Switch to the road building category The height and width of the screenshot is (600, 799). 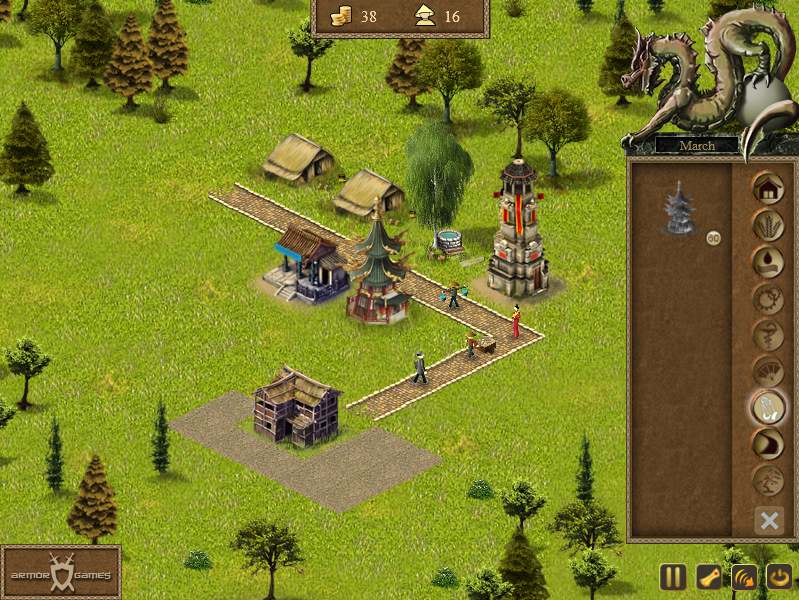tap(768, 443)
